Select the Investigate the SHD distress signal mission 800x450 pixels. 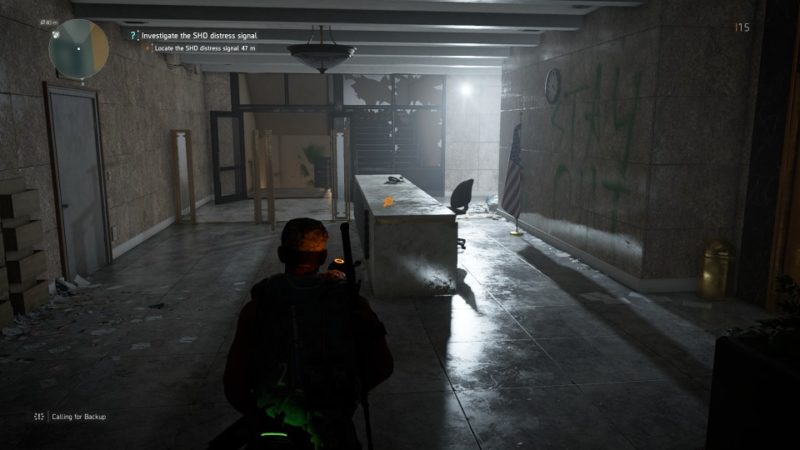[198, 35]
